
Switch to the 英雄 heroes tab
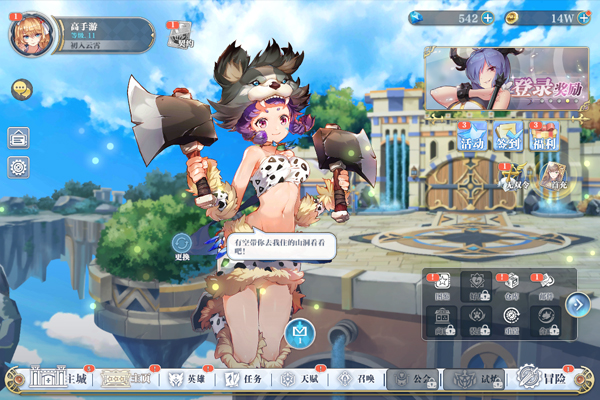tap(188, 381)
